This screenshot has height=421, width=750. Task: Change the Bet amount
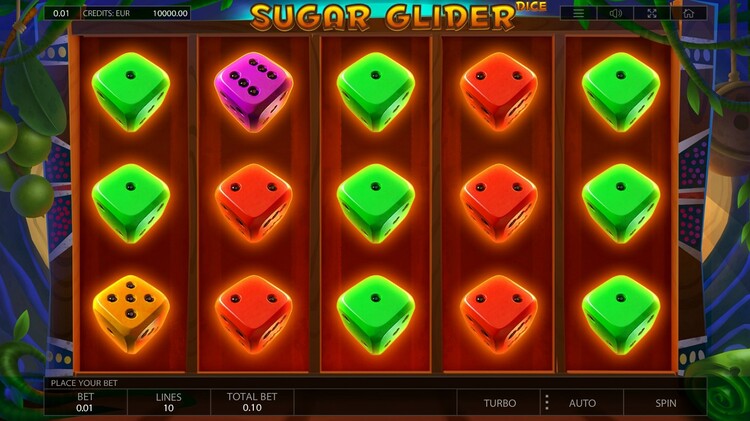pyautogui.click(x=85, y=402)
